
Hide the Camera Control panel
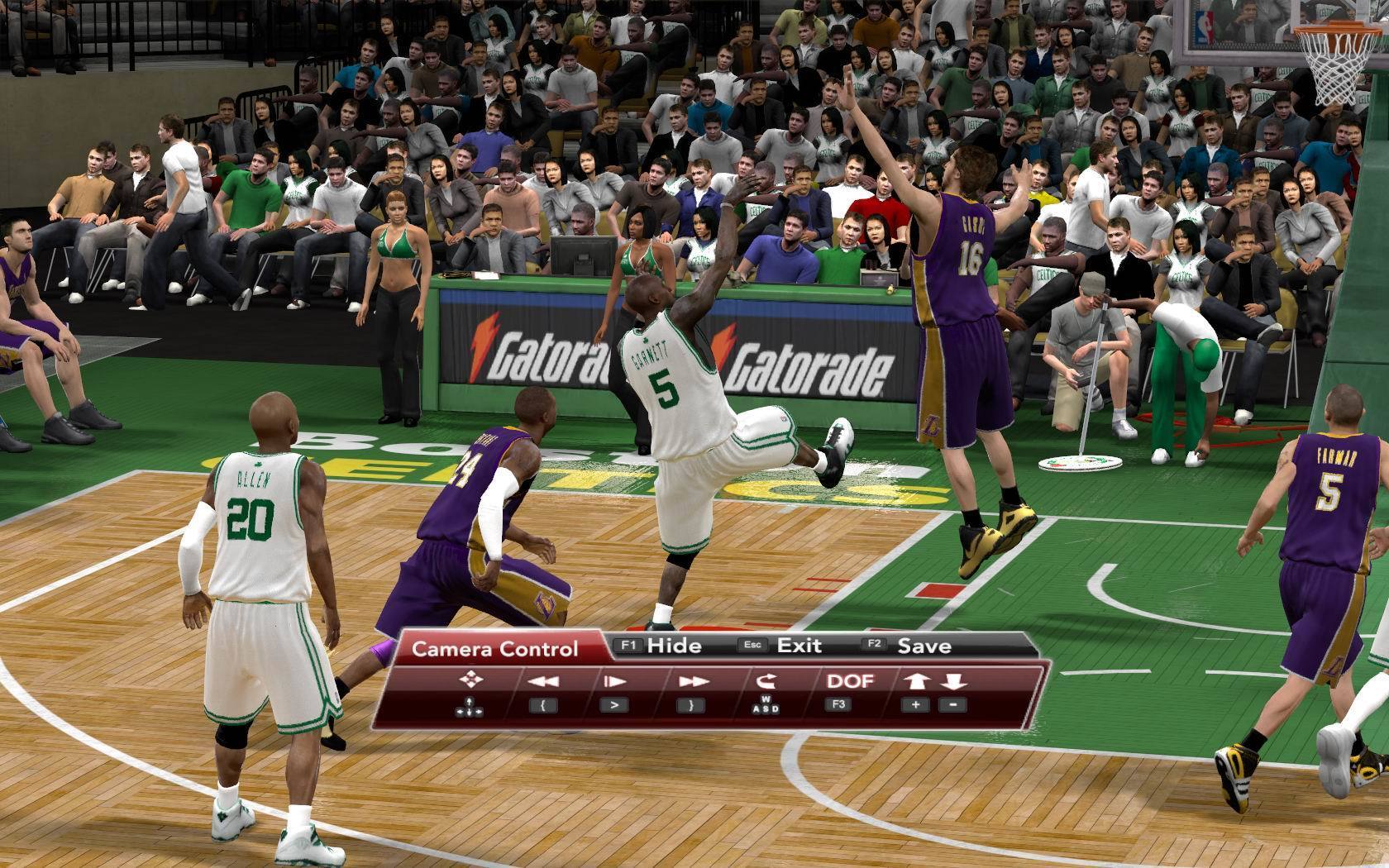click(x=661, y=646)
